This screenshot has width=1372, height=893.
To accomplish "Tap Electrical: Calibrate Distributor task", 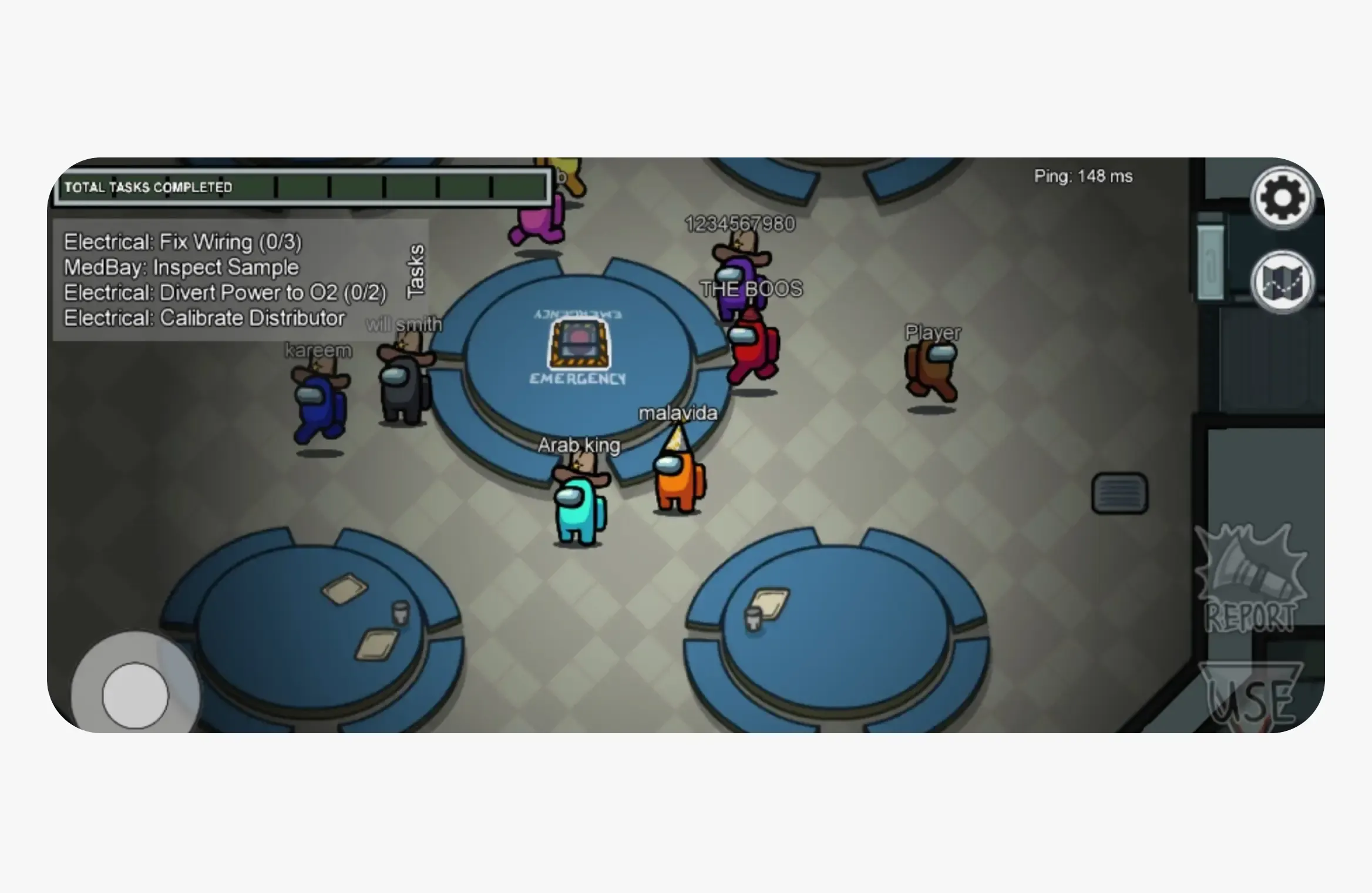I will click(x=204, y=317).
